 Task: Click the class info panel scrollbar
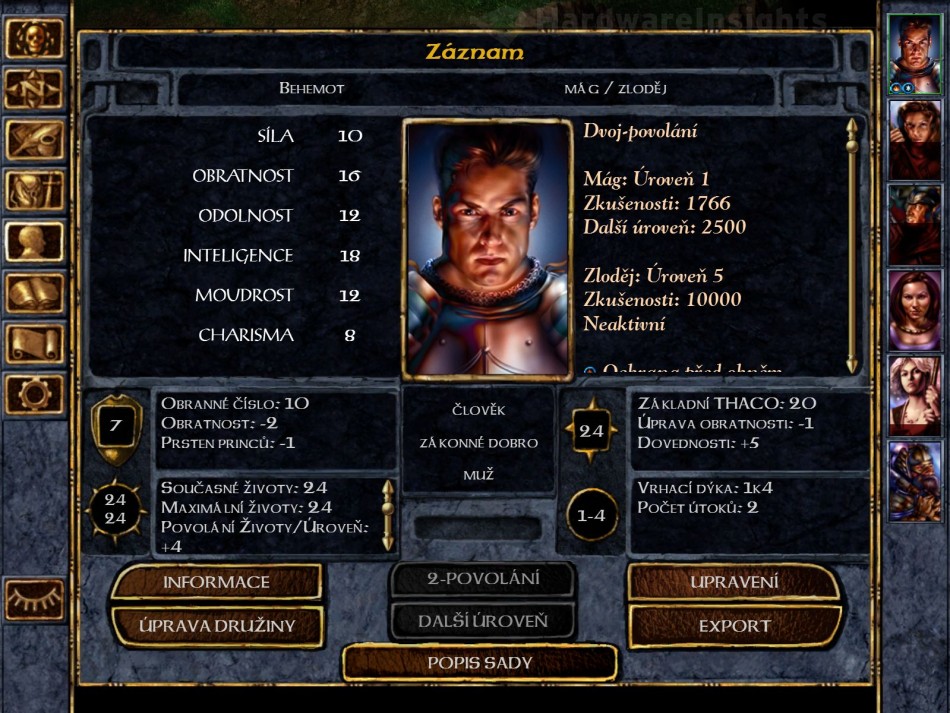tap(852, 245)
